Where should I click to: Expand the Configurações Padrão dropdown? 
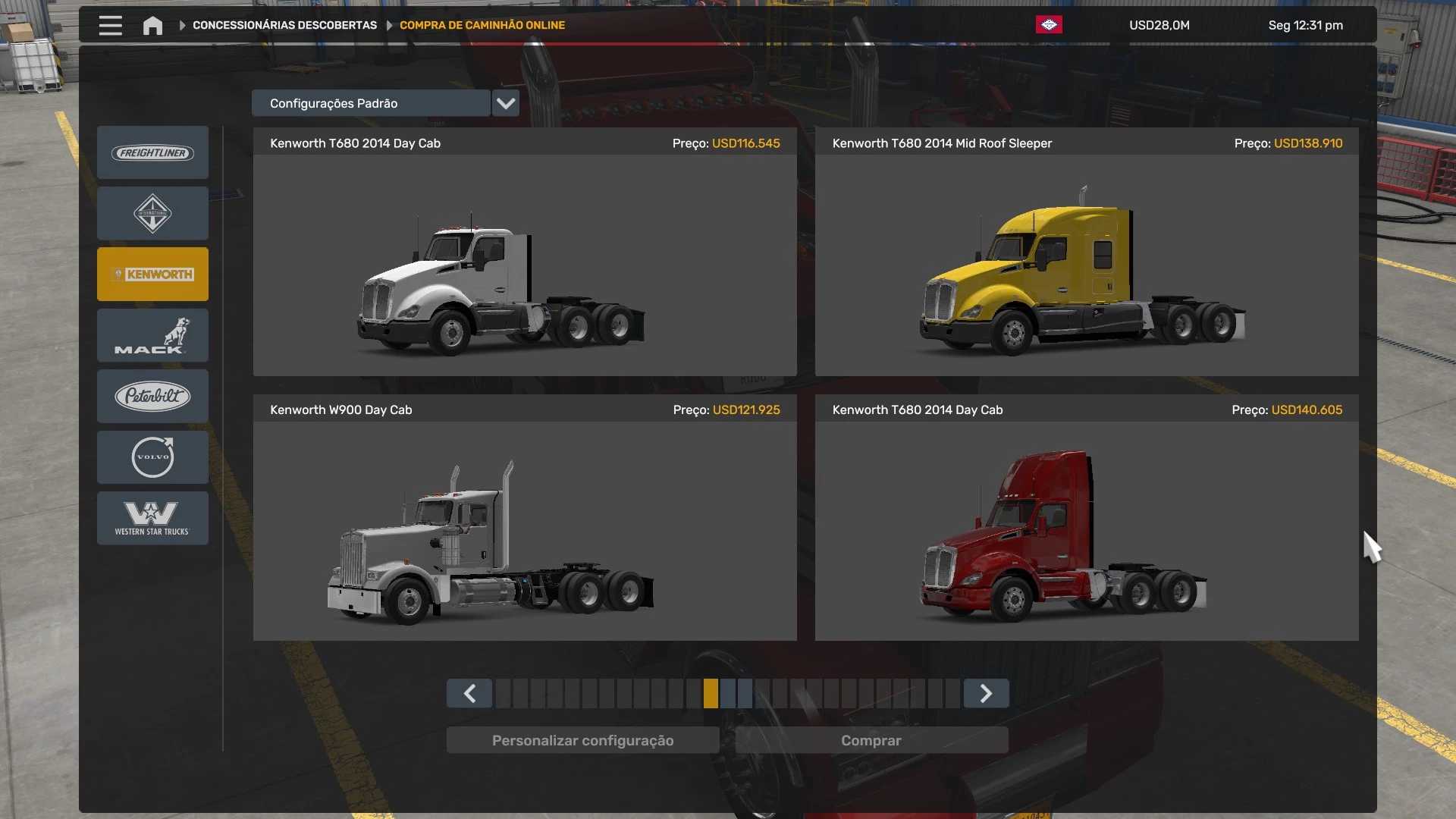505,103
